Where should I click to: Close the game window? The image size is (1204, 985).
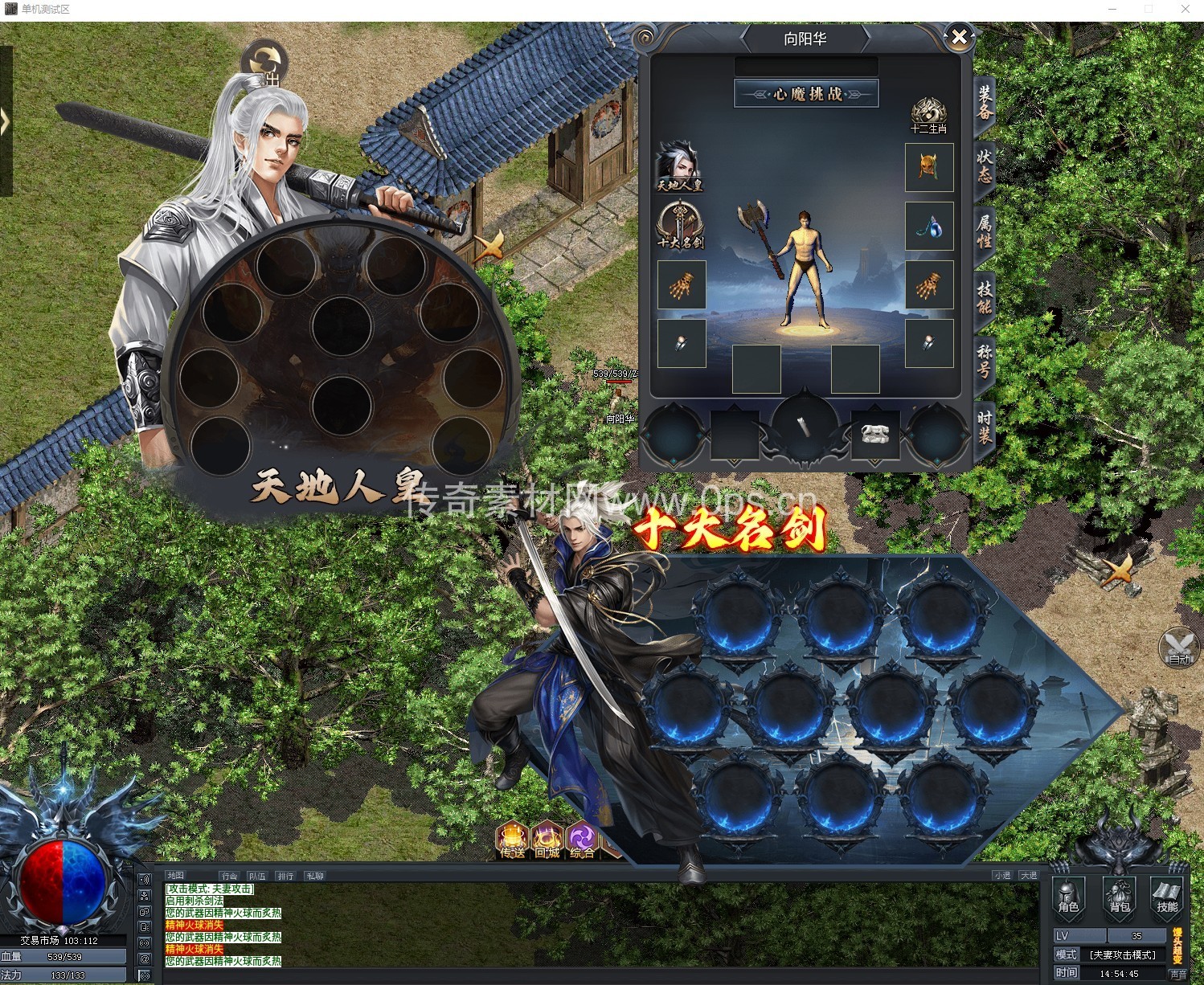tap(1186, 9)
